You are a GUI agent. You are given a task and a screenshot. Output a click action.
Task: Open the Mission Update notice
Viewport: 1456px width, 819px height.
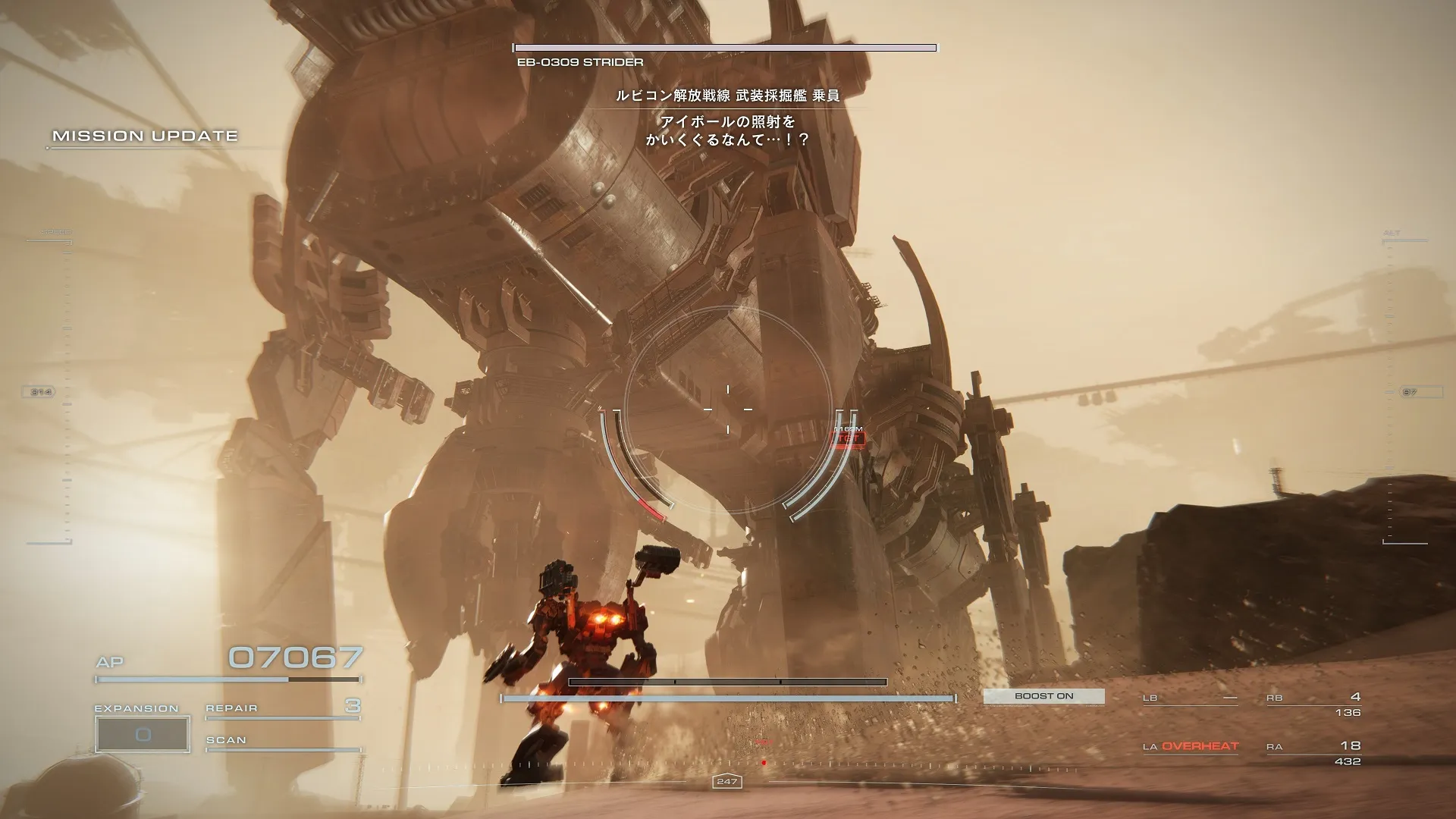point(145,136)
